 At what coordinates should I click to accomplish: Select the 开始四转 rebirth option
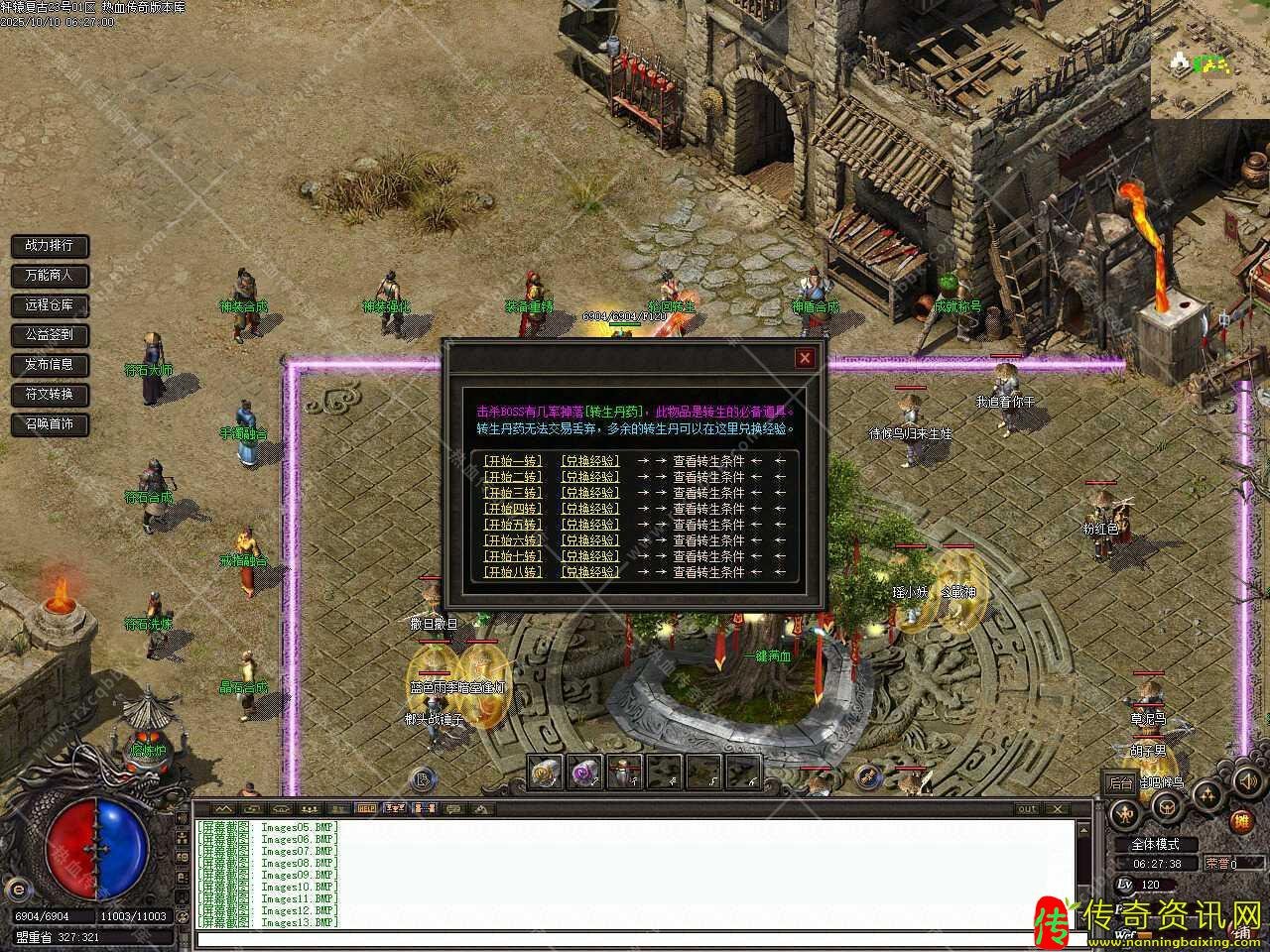513,509
